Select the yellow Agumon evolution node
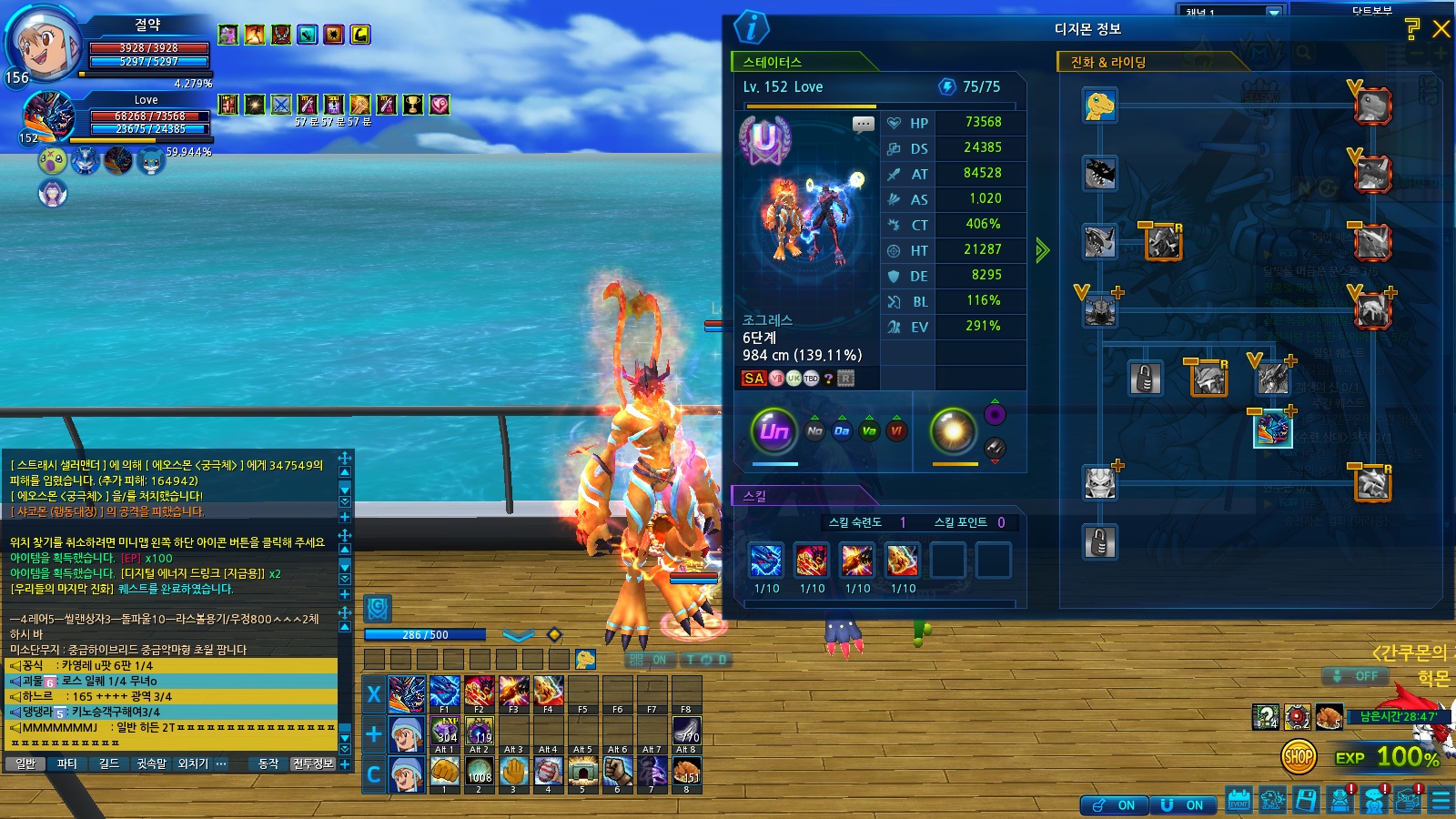Viewport: 1456px width, 819px height. [x=1099, y=106]
